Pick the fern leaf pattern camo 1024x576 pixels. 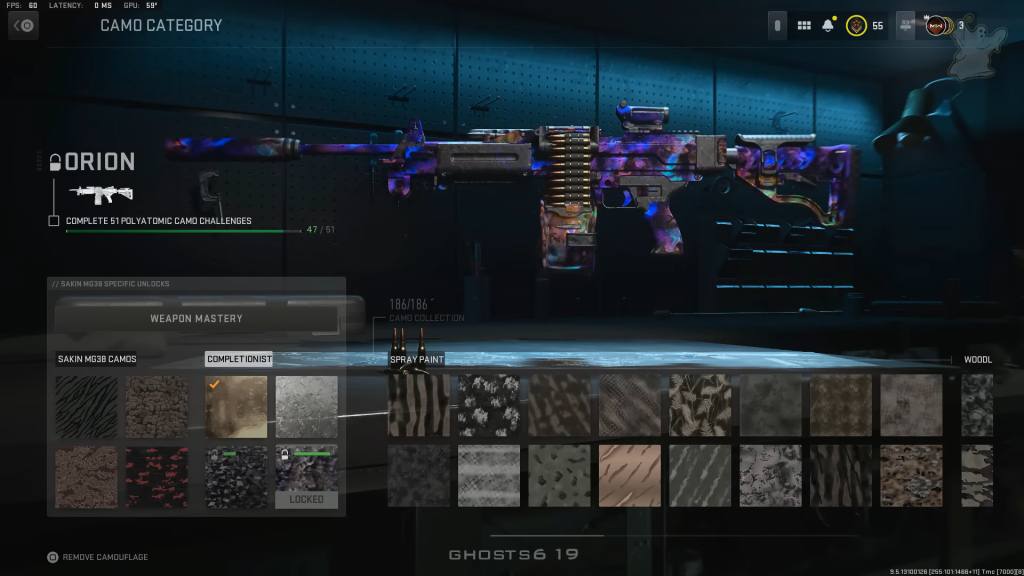pos(700,406)
